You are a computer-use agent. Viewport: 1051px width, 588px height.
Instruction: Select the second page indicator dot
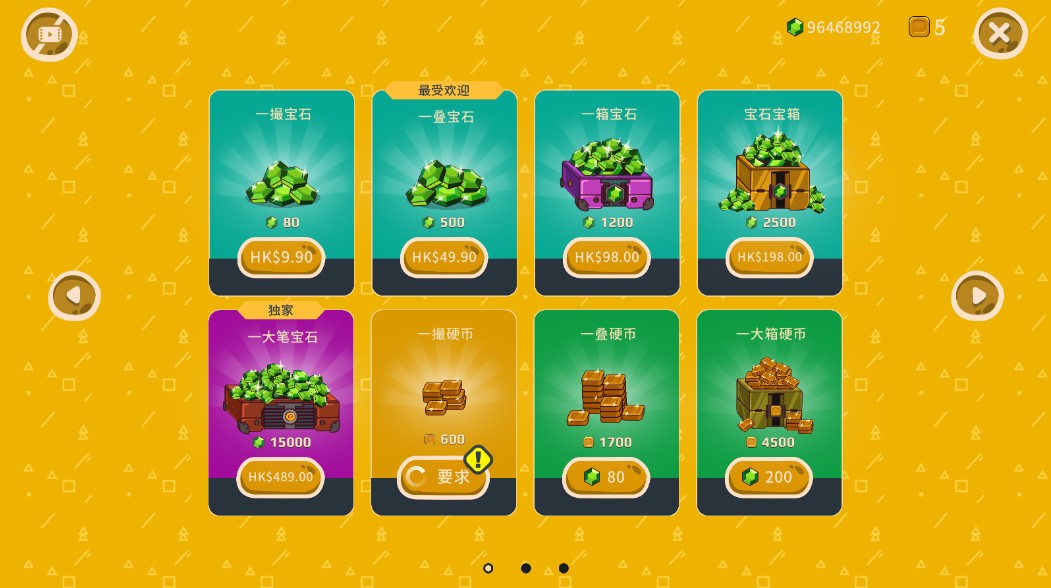526,568
